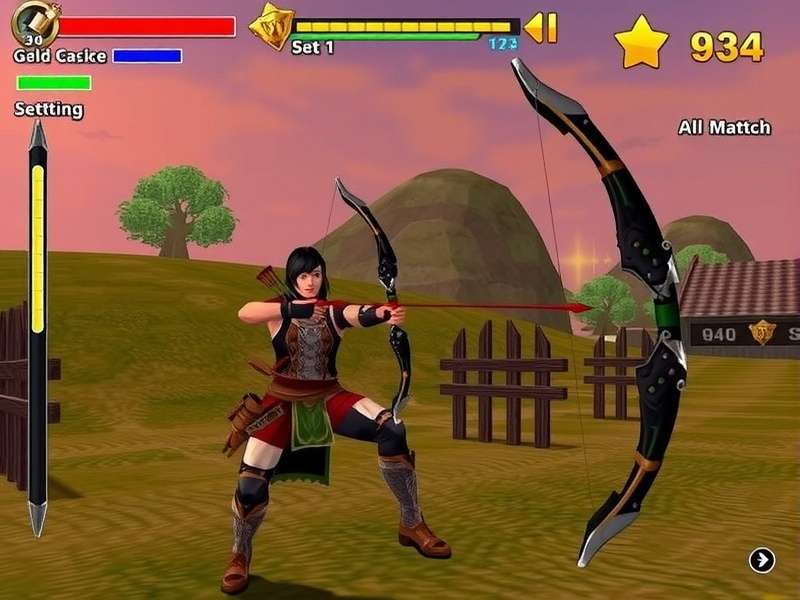
Task: Click the vertical yellow power gauge
Action: 38,250
